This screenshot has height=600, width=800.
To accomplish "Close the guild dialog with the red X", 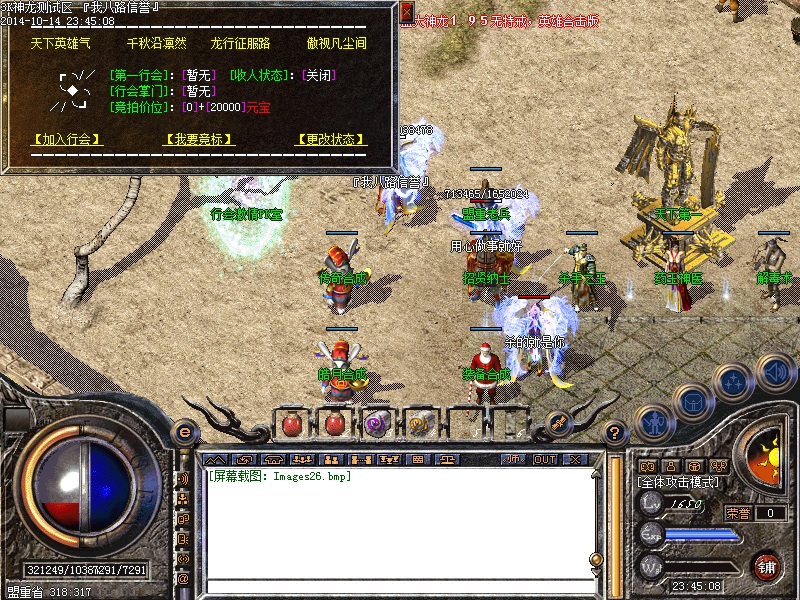I will [407, 11].
